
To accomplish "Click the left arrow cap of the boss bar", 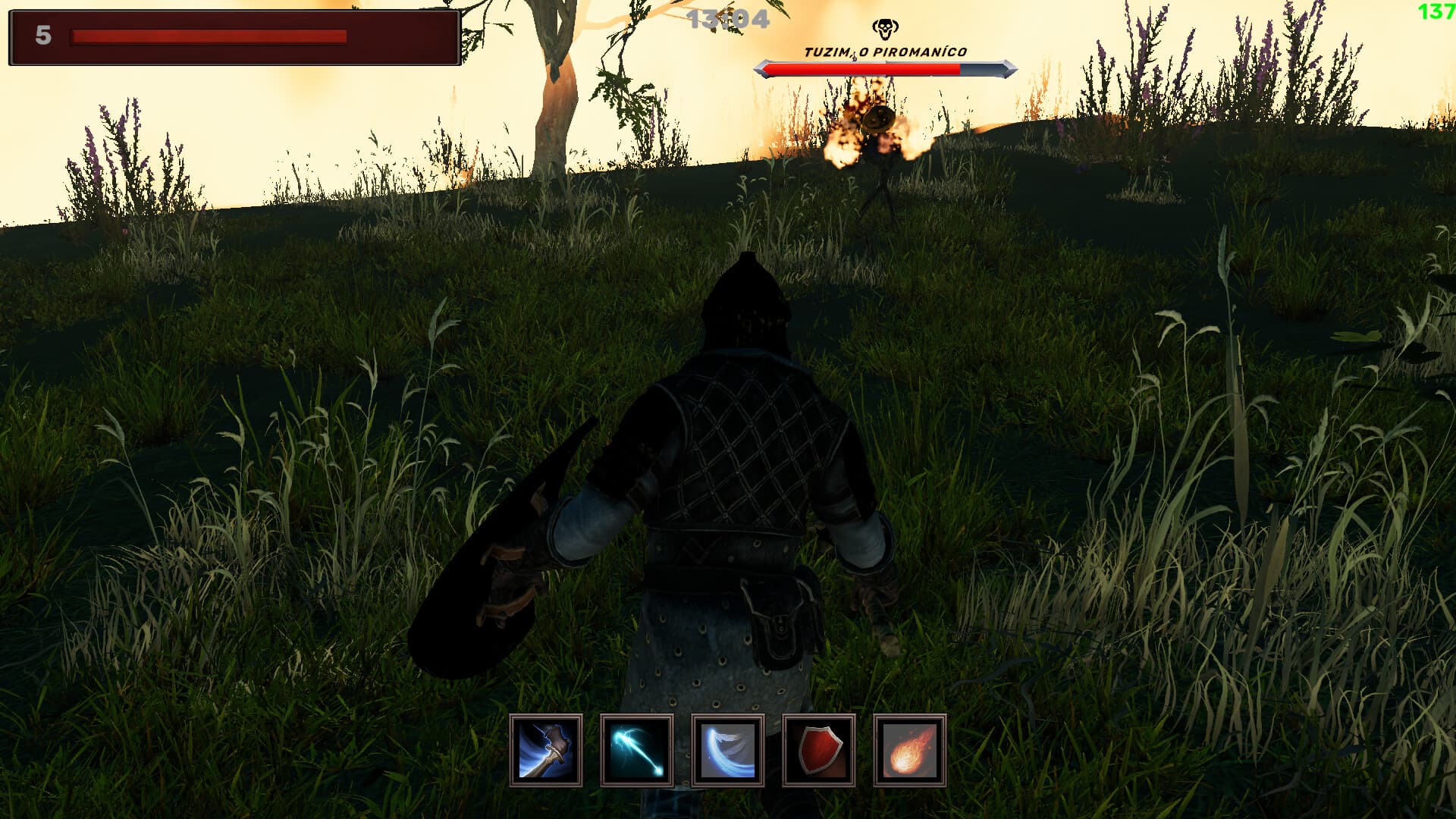I will [762, 68].
